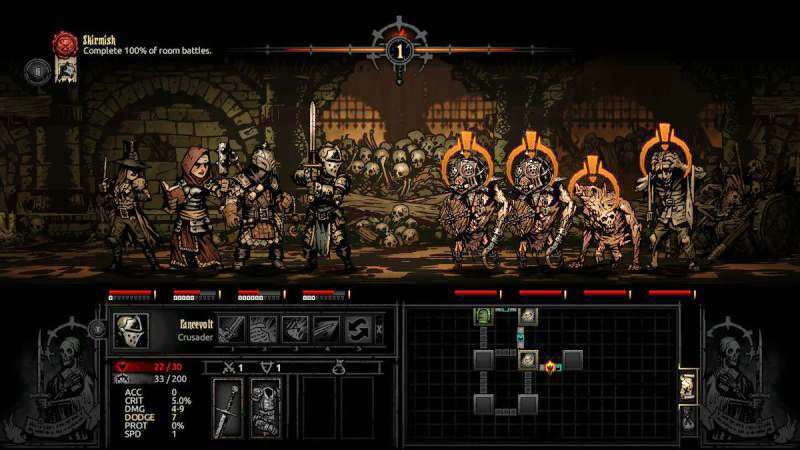Switch to the map scroll tab
This screenshot has height=450, width=800.
coord(687,386)
